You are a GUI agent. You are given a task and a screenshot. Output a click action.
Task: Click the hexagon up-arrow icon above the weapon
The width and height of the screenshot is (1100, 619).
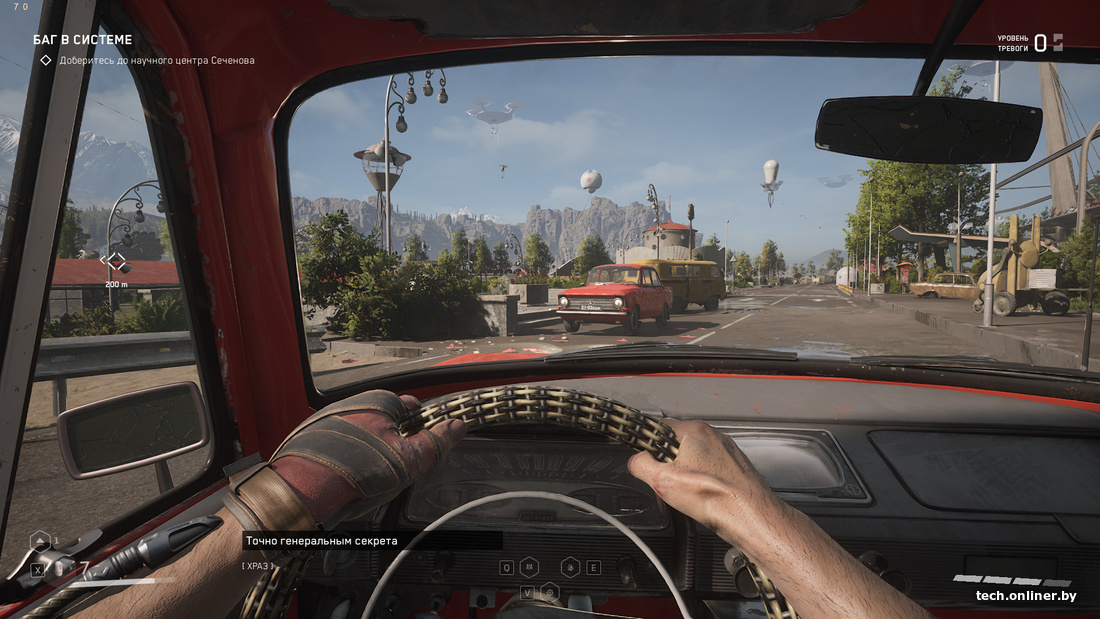tap(40, 541)
